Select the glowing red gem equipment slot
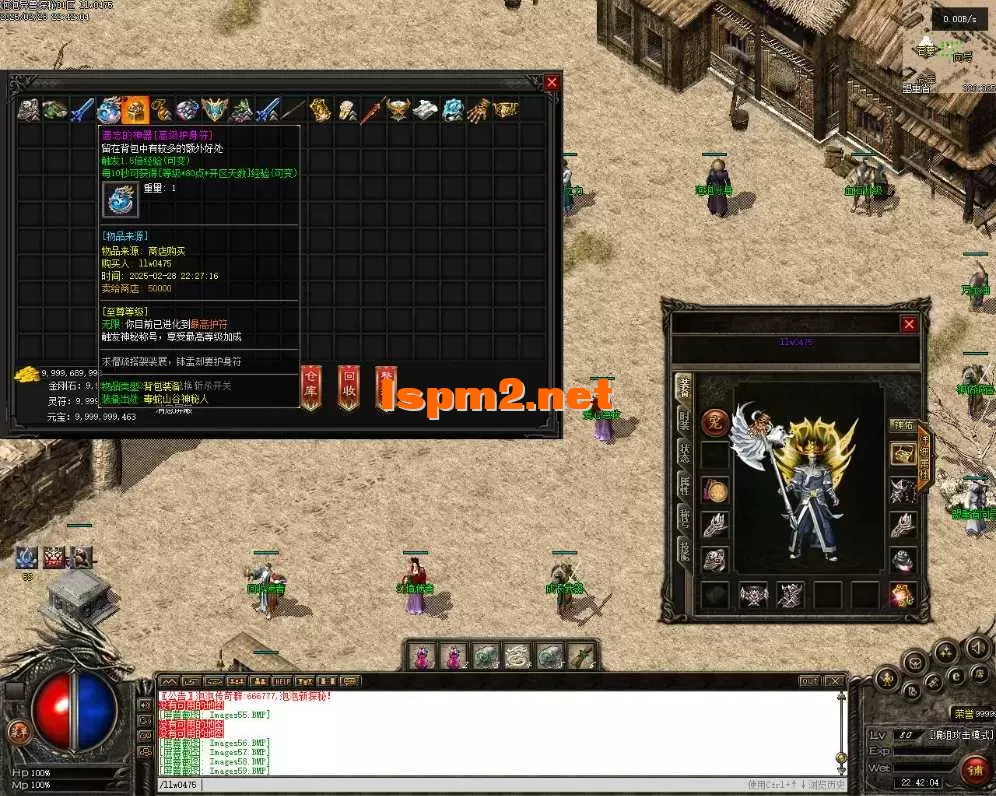This screenshot has width=996, height=796. [903, 595]
